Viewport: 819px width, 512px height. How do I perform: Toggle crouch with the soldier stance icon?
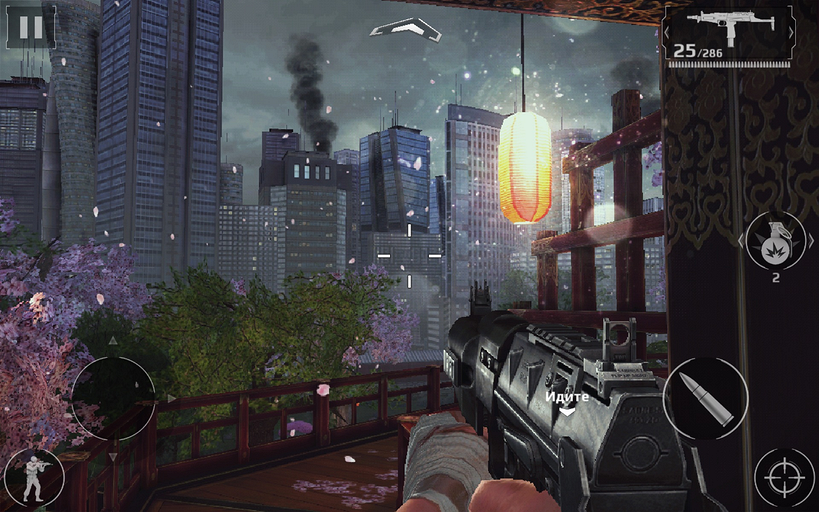[33, 478]
